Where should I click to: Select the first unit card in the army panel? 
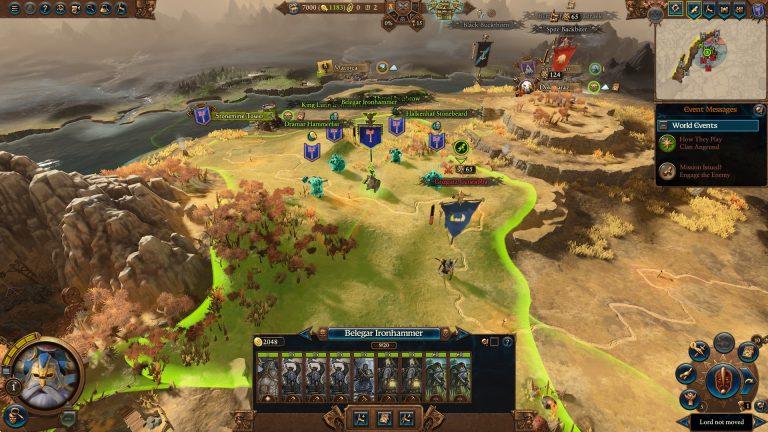tap(268, 379)
